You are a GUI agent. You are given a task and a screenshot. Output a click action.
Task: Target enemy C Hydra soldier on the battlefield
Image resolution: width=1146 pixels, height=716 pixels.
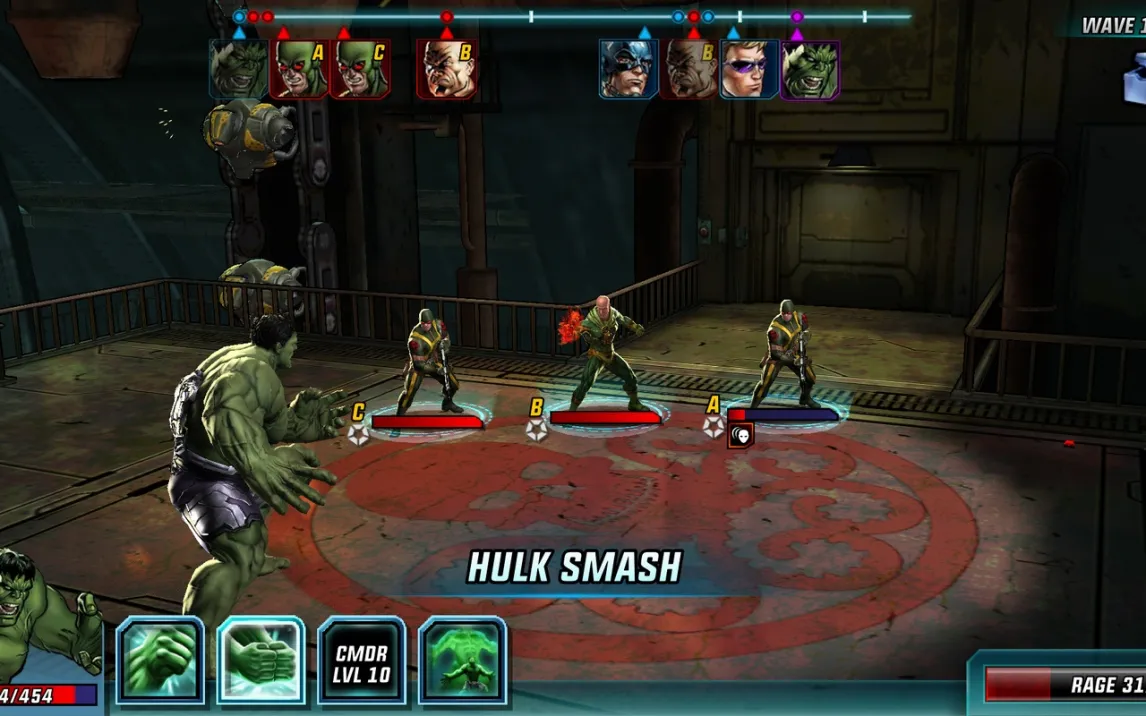(427, 363)
